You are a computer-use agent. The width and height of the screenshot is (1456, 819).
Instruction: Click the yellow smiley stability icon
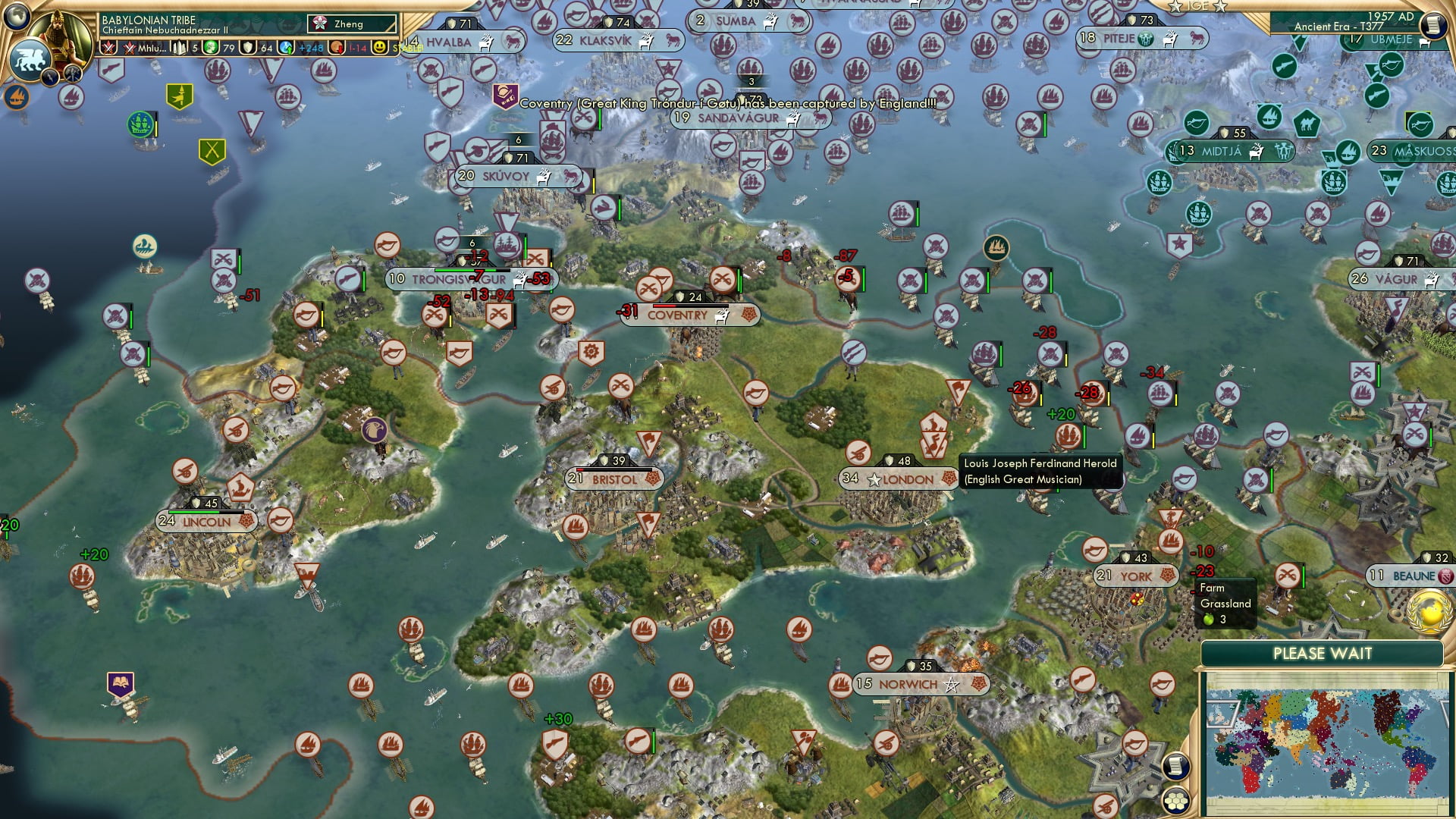380,48
